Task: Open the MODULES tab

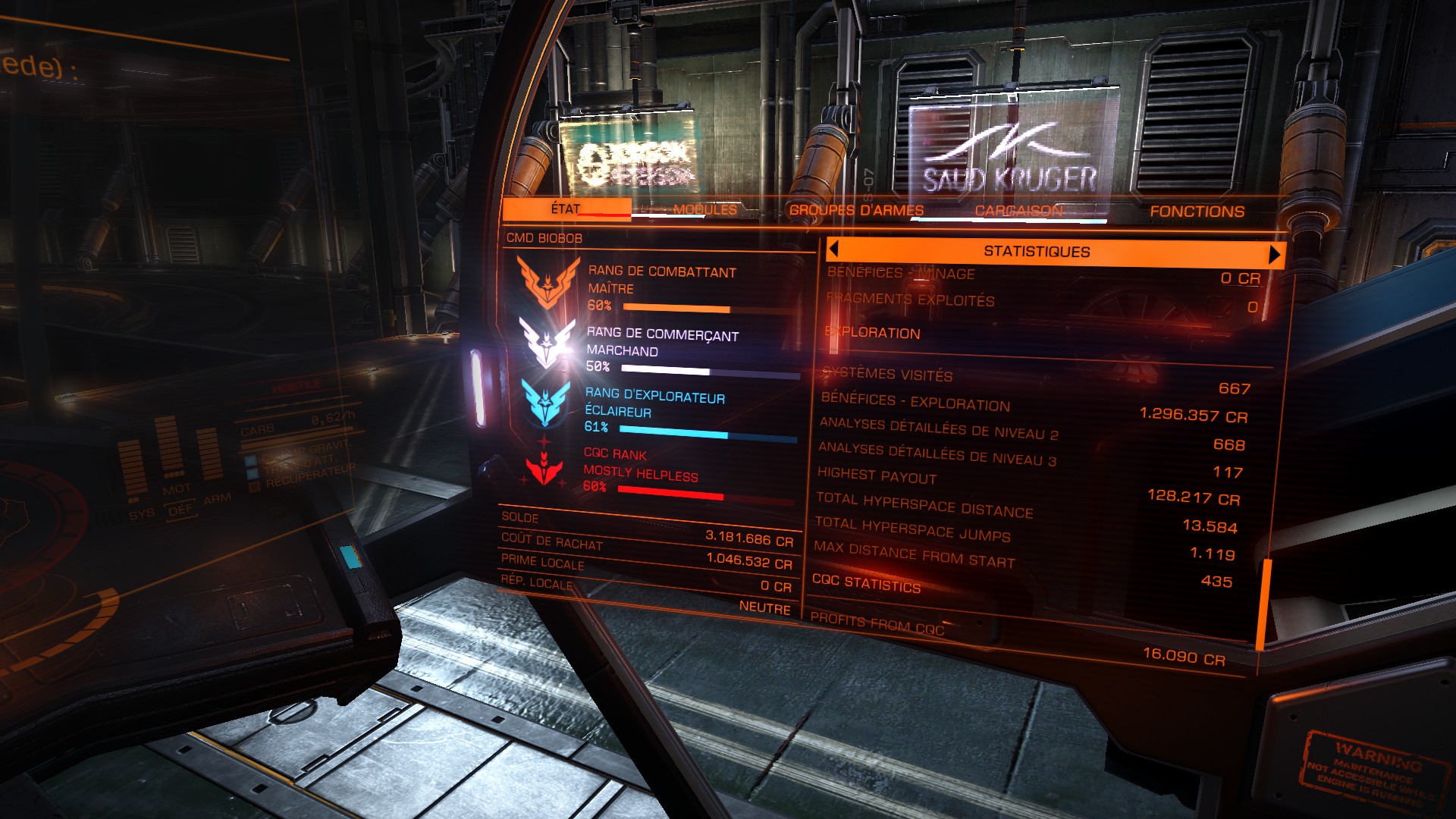Action: (x=704, y=209)
